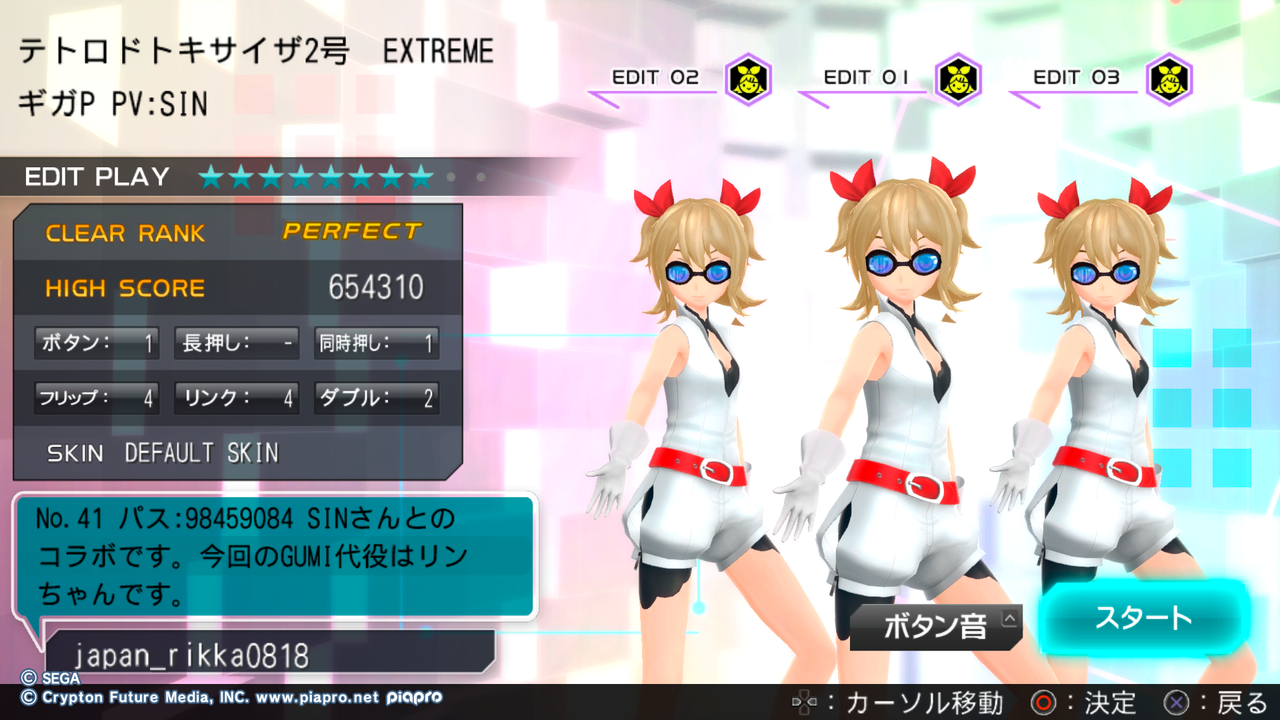Expand the ボタン音 chevron selector

(x=1009, y=619)
